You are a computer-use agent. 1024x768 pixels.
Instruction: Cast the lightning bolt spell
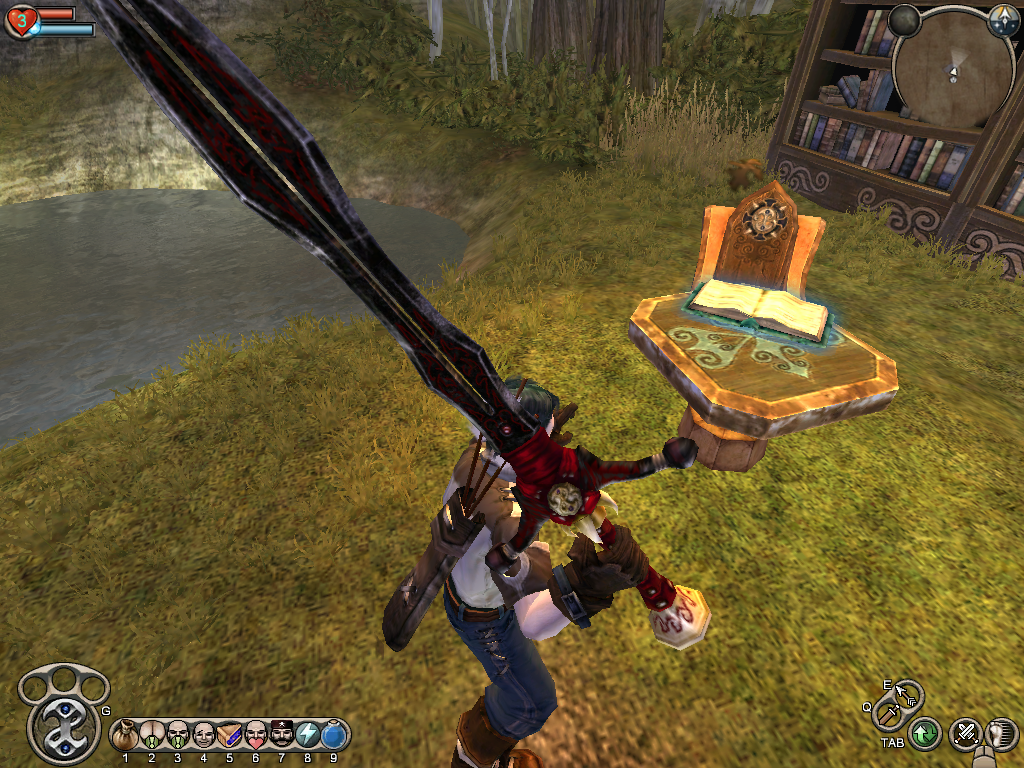[x=308, y=736]
